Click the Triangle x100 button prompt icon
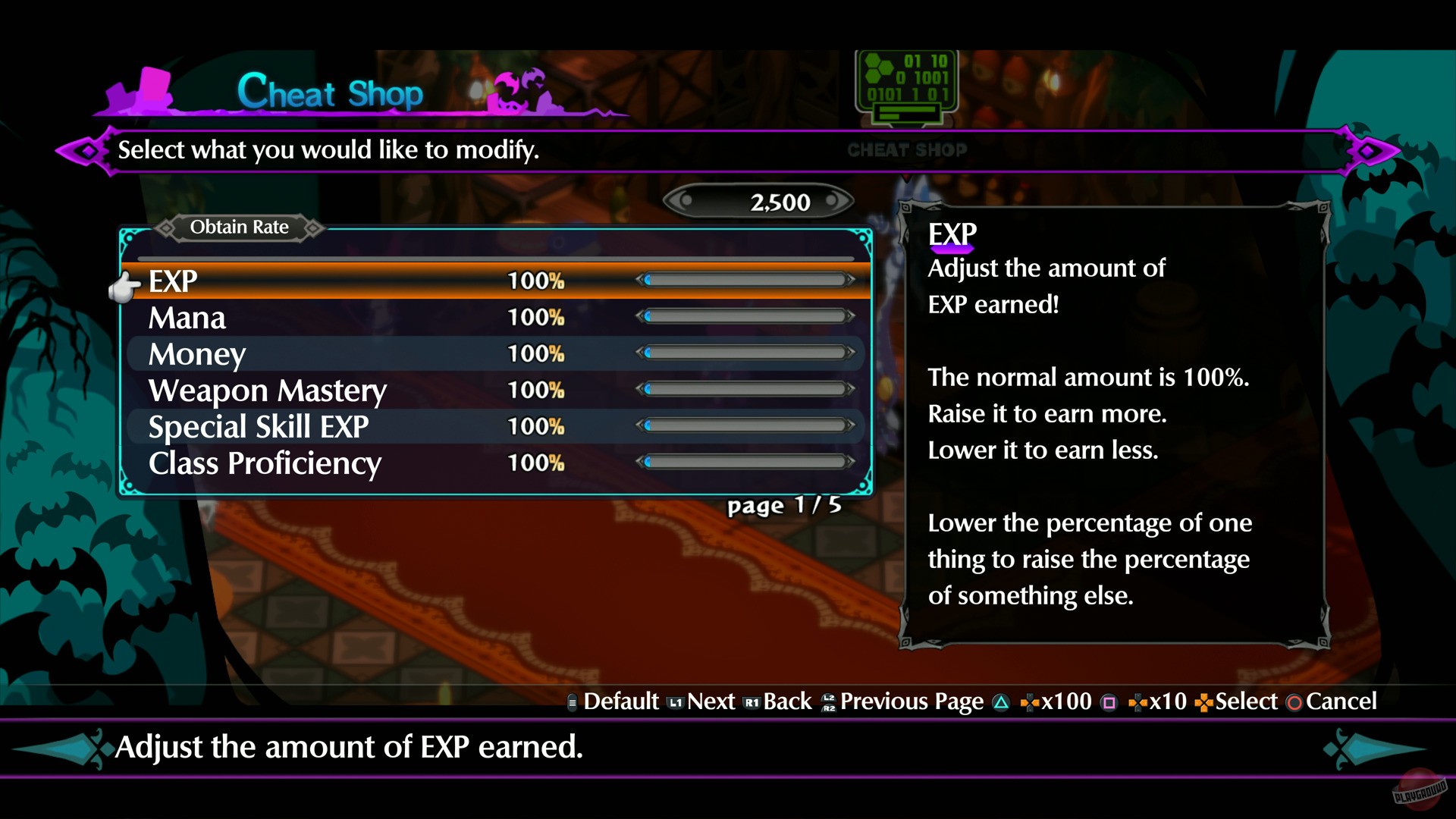 click(1001, 701)
